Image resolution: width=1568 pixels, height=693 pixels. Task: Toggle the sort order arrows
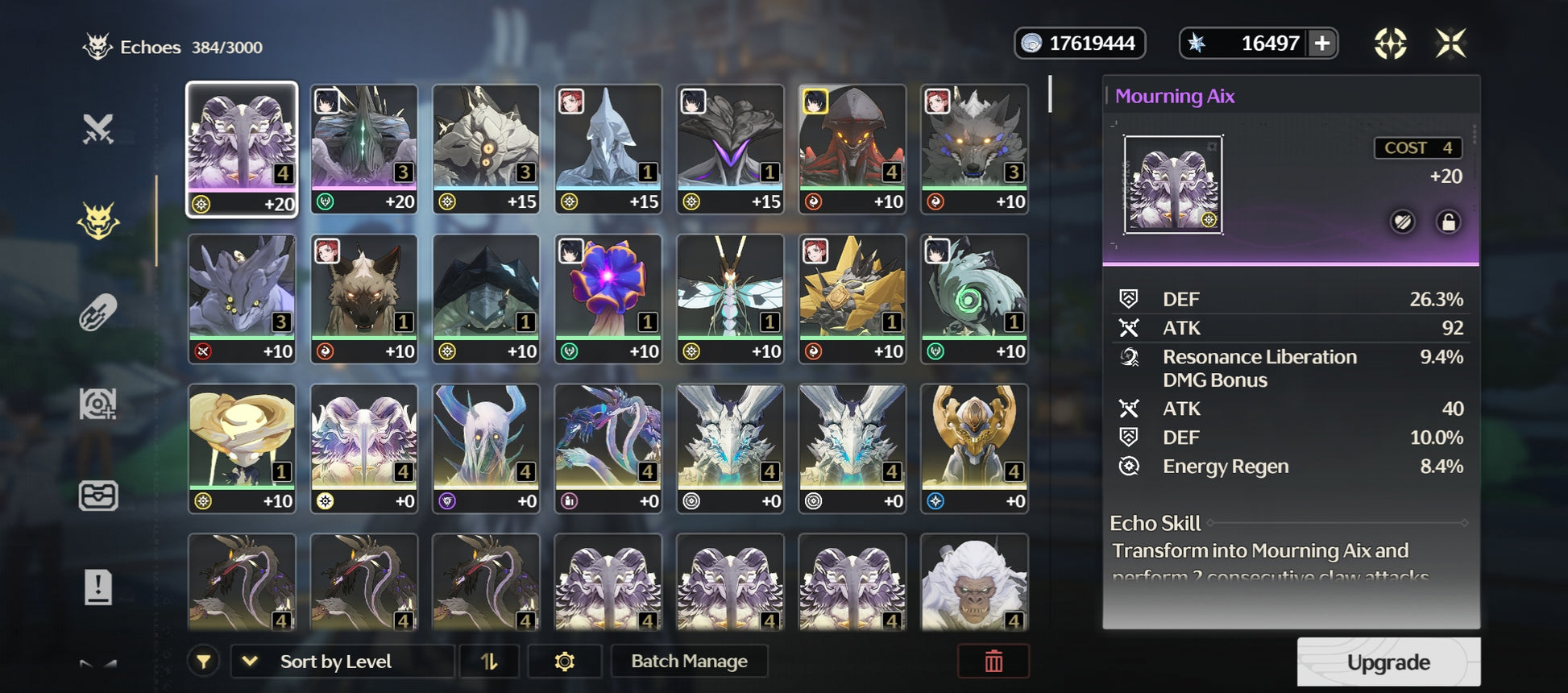tap(489, 662)
